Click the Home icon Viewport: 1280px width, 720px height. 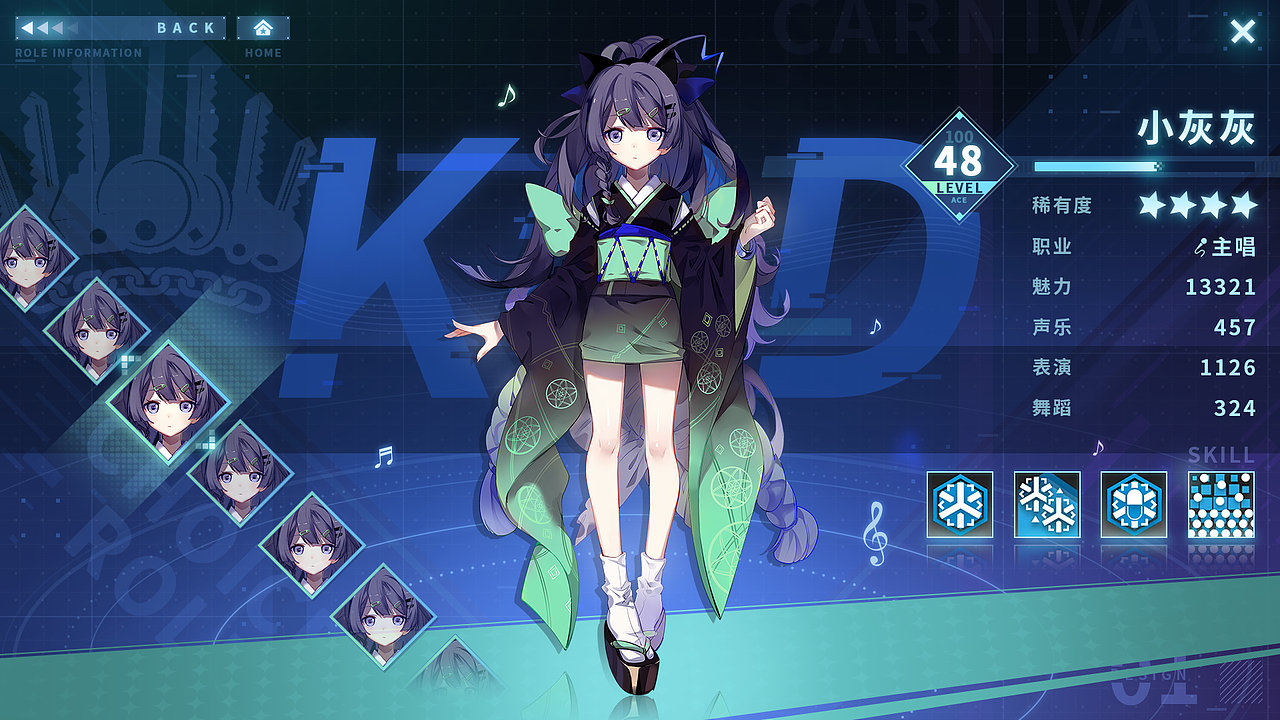click(x=263, y=29)
